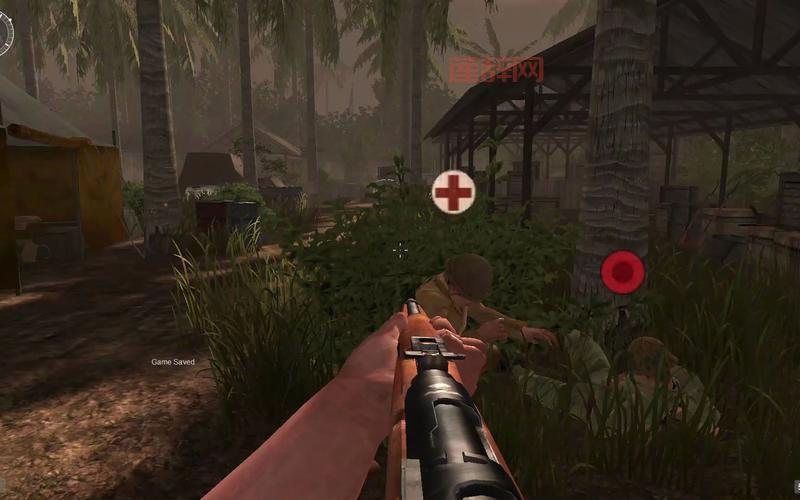
Task: Click the compass dial in the corner
Action: [x=4, y=32]
